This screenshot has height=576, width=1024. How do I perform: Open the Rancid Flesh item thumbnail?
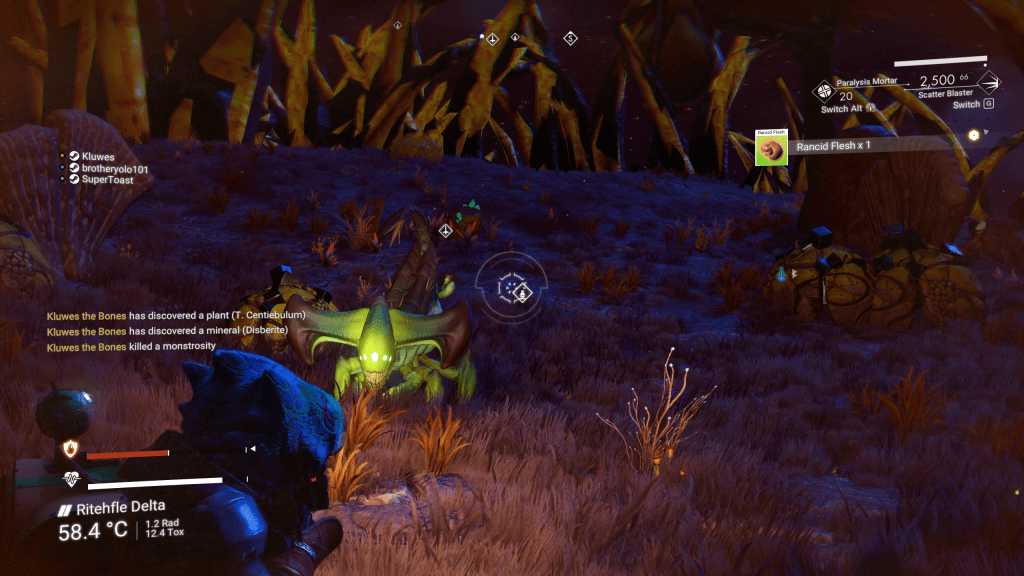770,148
